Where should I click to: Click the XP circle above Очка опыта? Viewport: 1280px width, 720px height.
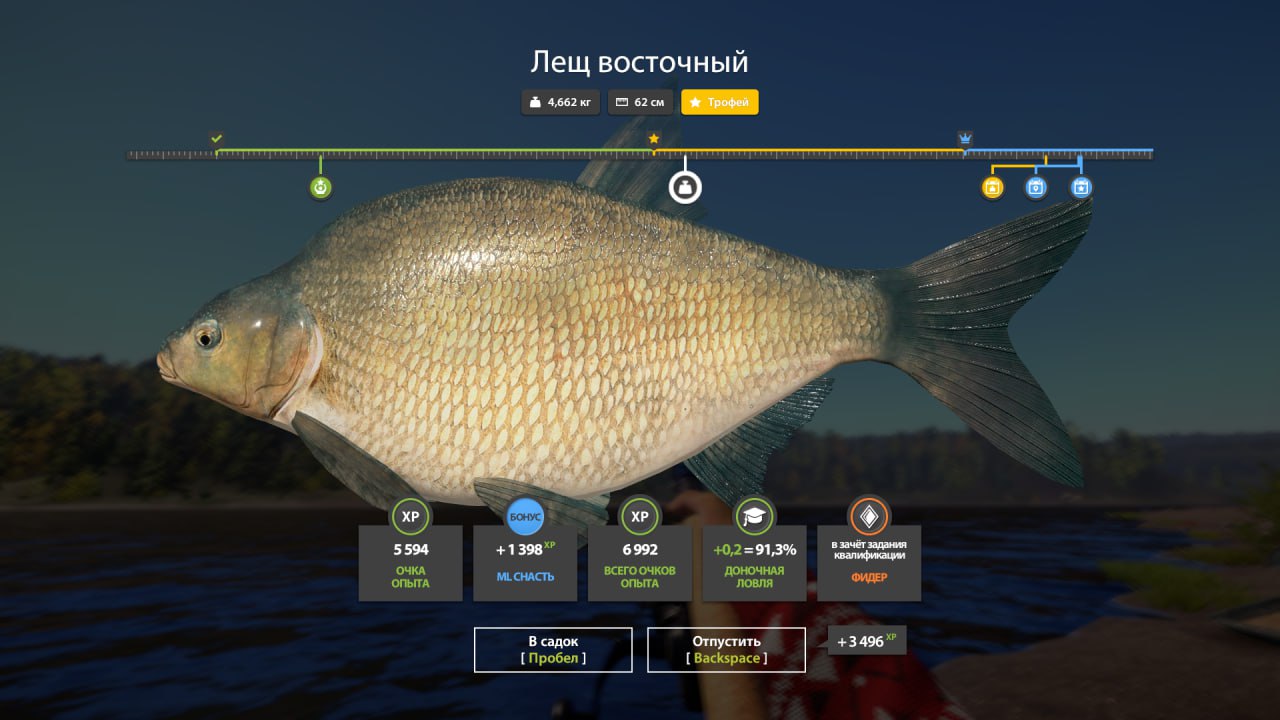point(410,517)
